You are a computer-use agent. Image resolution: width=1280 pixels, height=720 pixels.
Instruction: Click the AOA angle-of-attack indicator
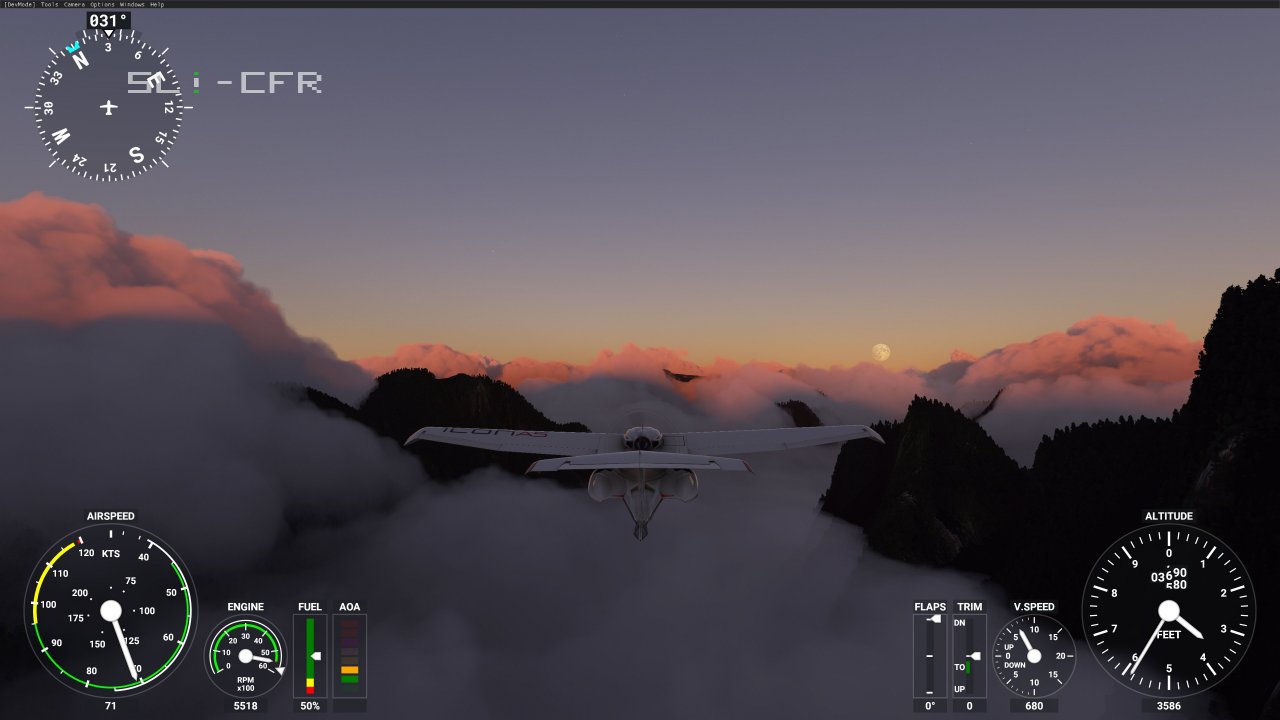coord(349,657)
